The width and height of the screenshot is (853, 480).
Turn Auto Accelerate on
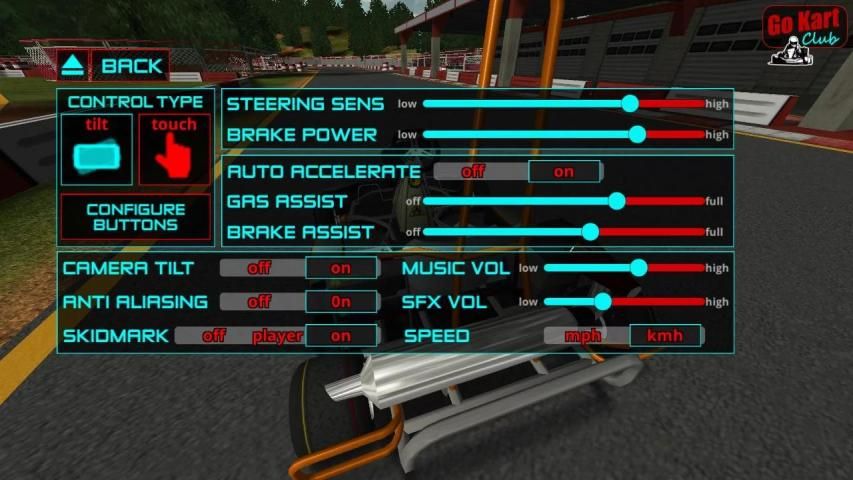564,171
